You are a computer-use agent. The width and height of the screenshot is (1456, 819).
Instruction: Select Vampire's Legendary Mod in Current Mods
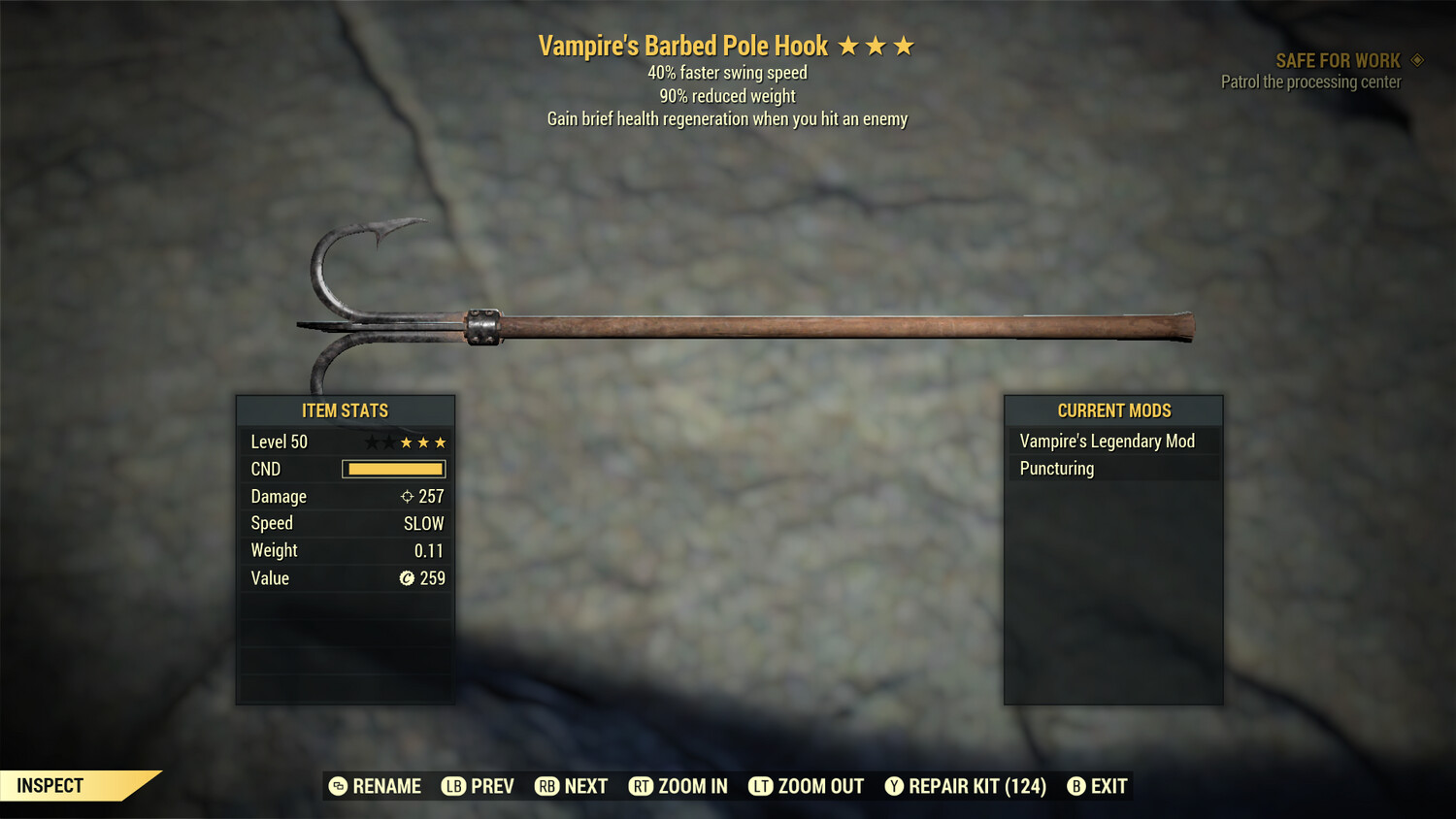[1107, 442]
